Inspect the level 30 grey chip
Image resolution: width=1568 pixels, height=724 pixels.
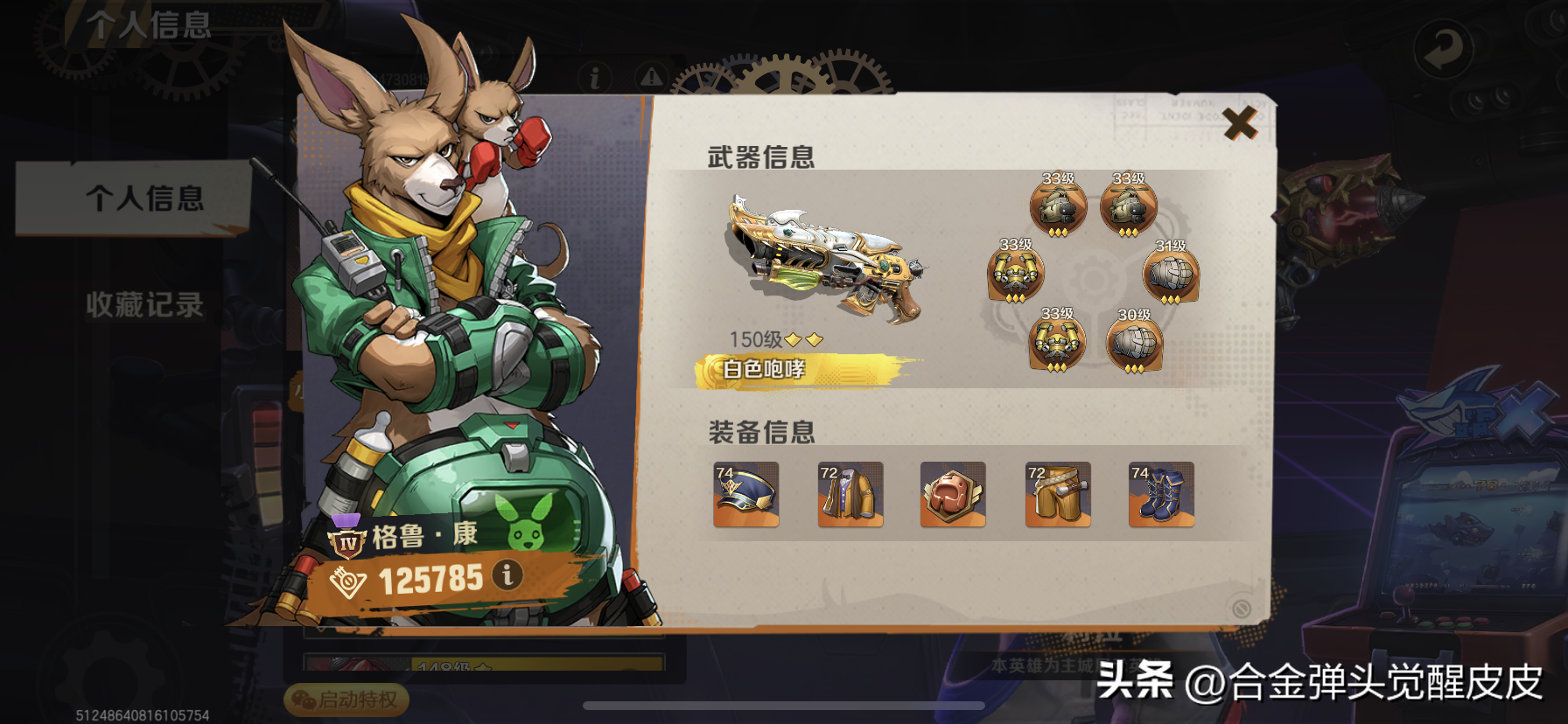click(1134, 343)
